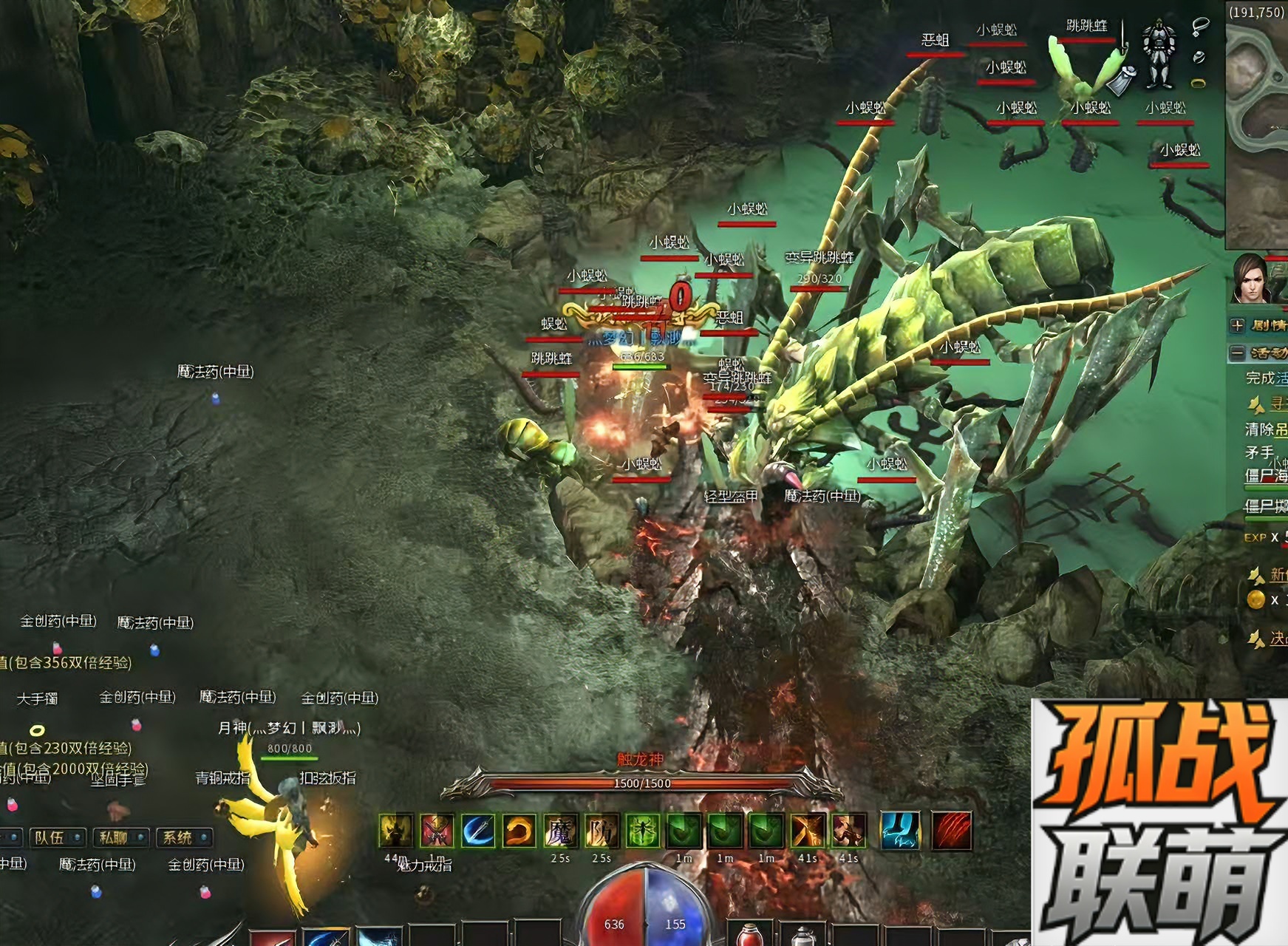Image resolution: width=1288 pixels, height=946 pixels.
Task: Click the 魔 magic buff icon
Action: click(x=560, y=831)
